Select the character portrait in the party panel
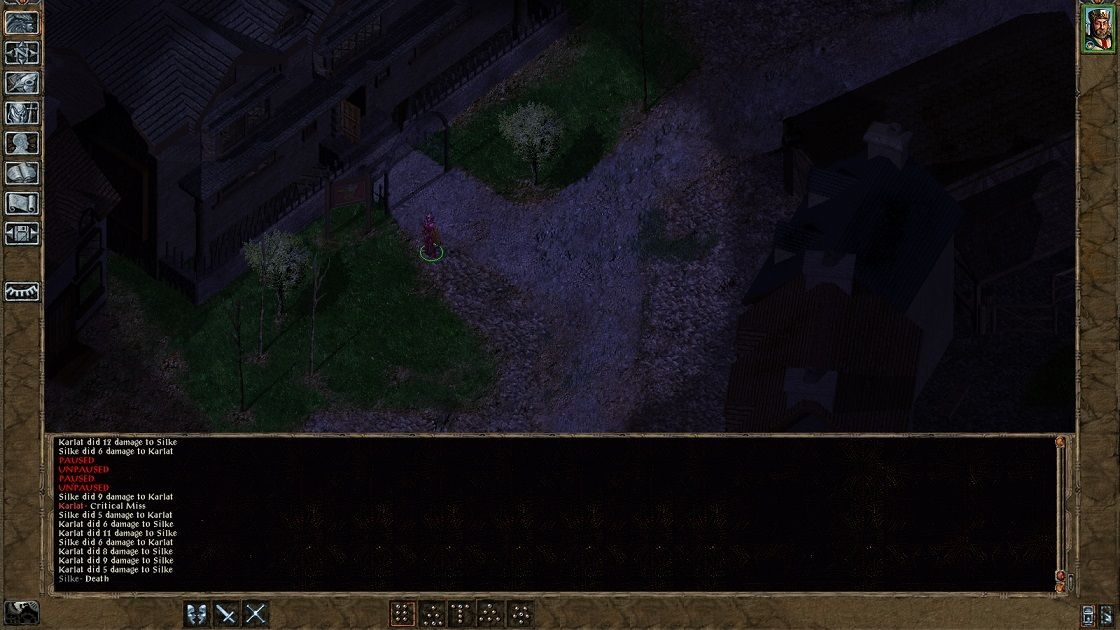The image size is (1120, 630). (1097, 28)
